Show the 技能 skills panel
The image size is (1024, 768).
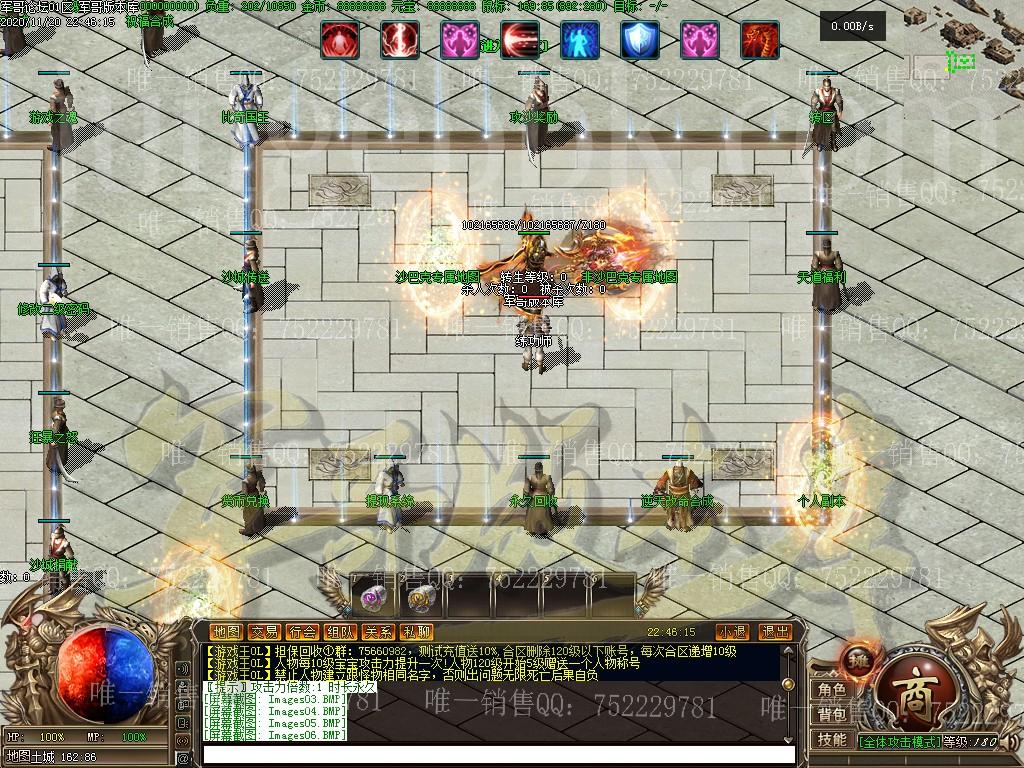[832, 740]
